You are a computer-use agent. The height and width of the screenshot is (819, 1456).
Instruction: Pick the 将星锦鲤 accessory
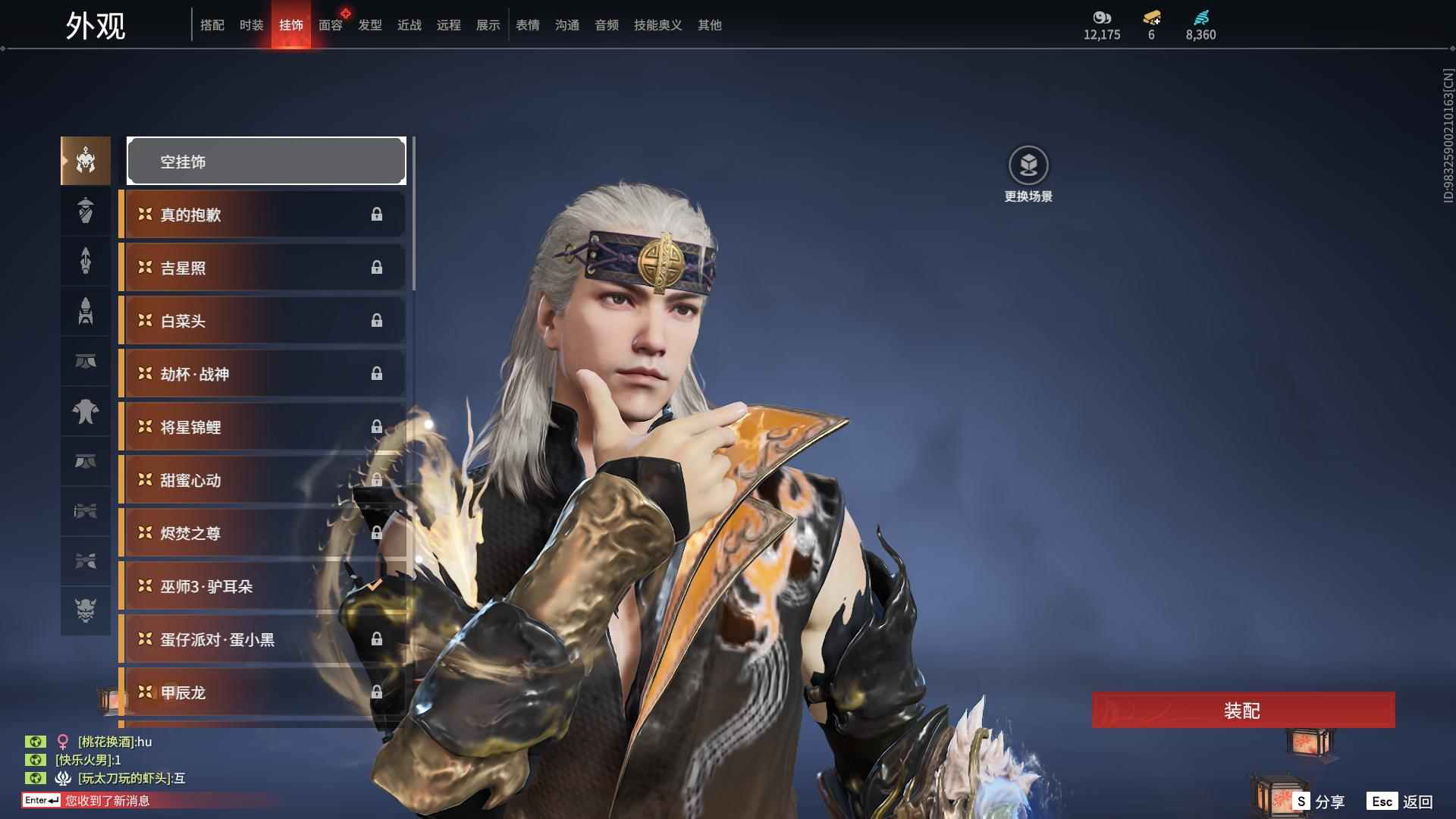pos(262,427)
